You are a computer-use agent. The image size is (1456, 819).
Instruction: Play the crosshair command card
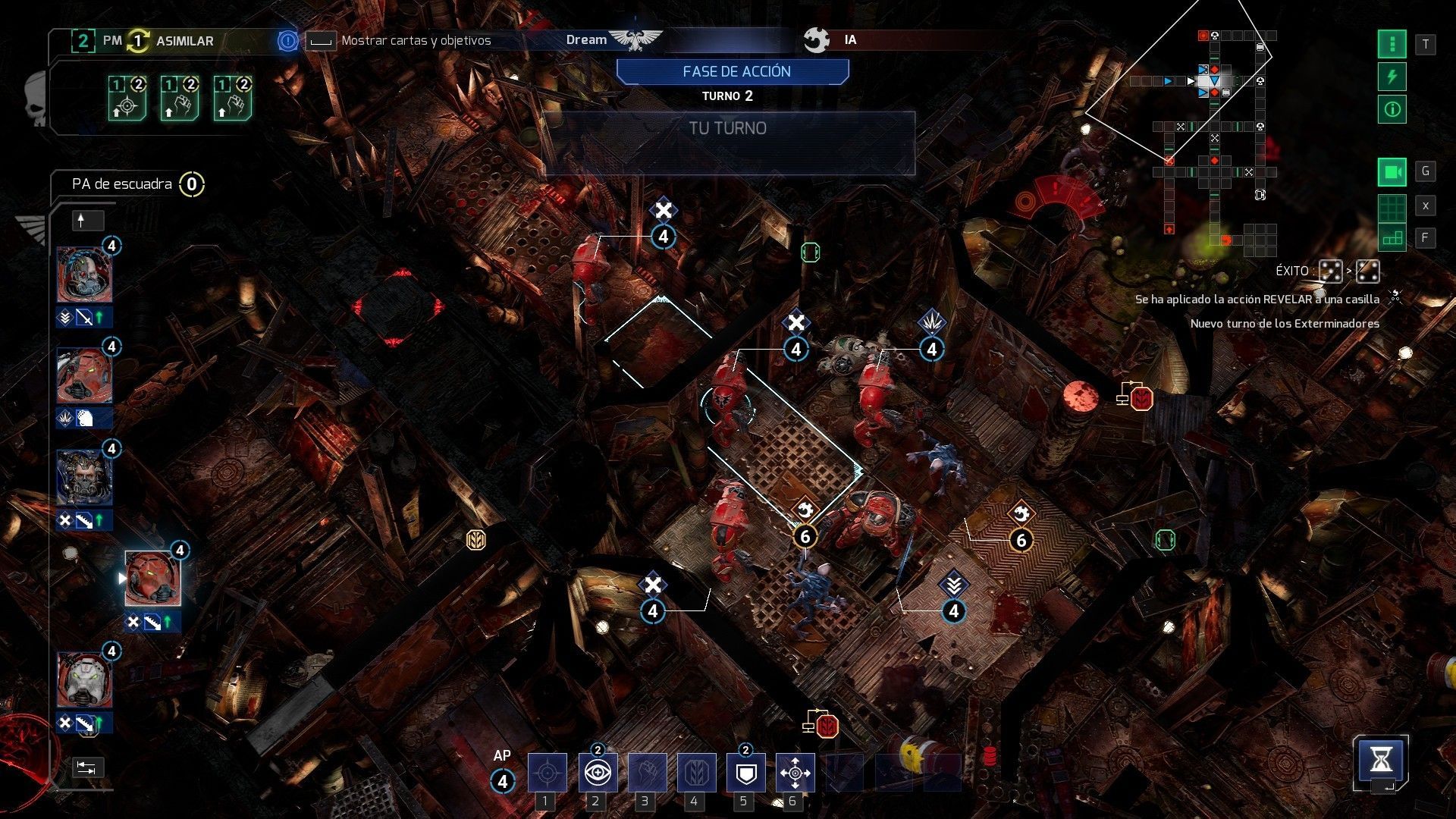(127, 99)
